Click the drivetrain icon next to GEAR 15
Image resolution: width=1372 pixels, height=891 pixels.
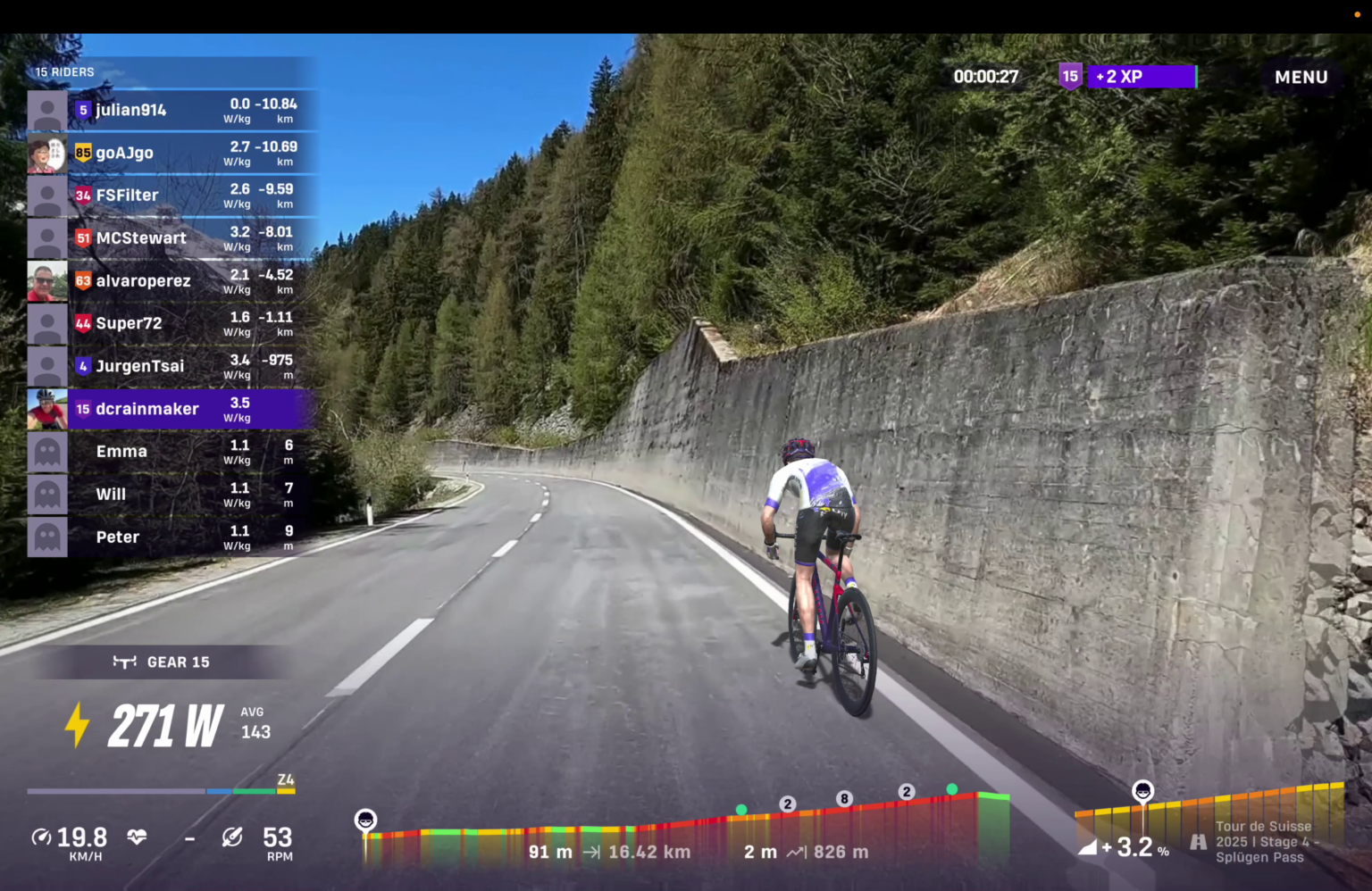tap(125, 662)
